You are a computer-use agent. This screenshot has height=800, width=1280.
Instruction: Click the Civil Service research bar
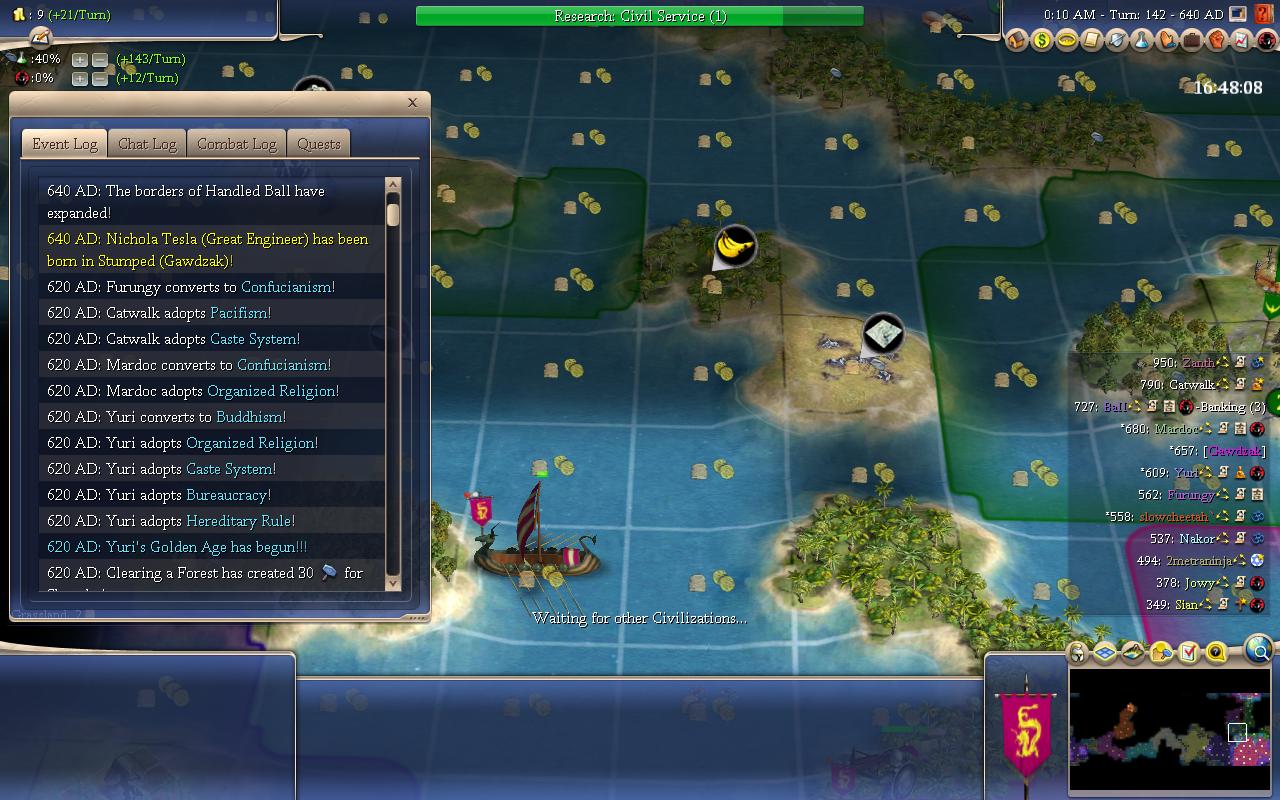639,16
